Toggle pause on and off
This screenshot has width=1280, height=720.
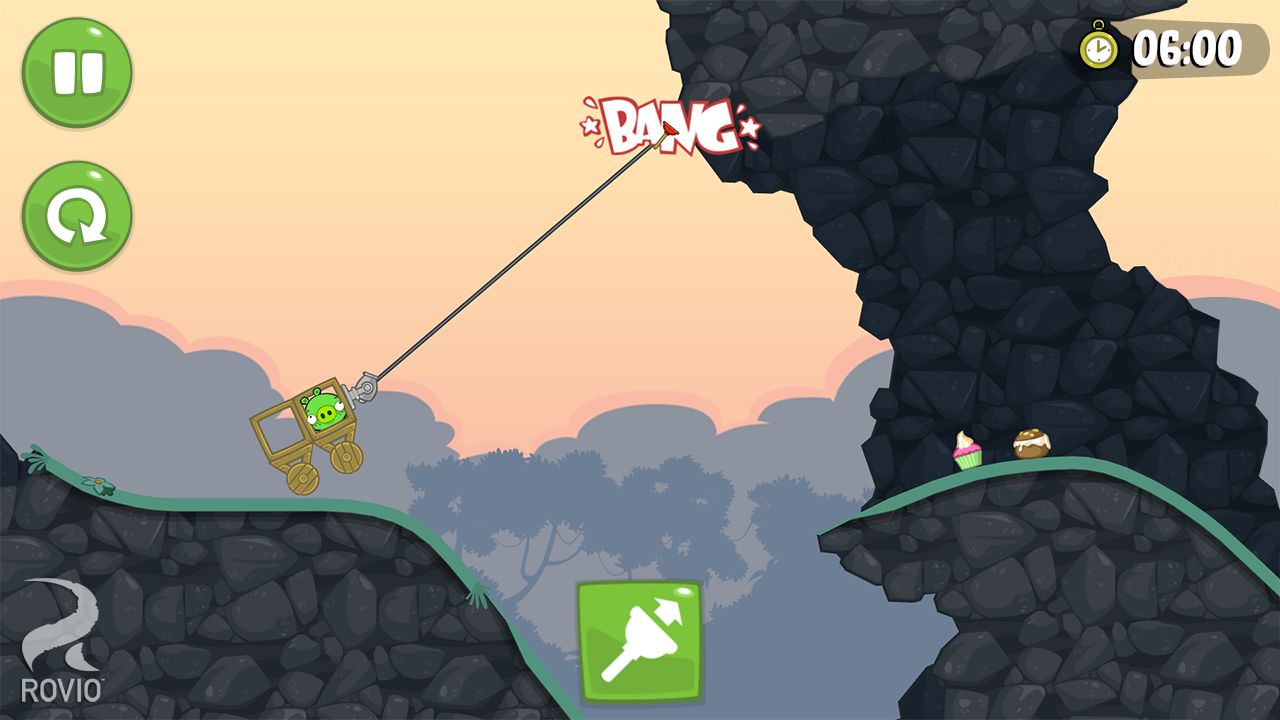tap(76, 70)
